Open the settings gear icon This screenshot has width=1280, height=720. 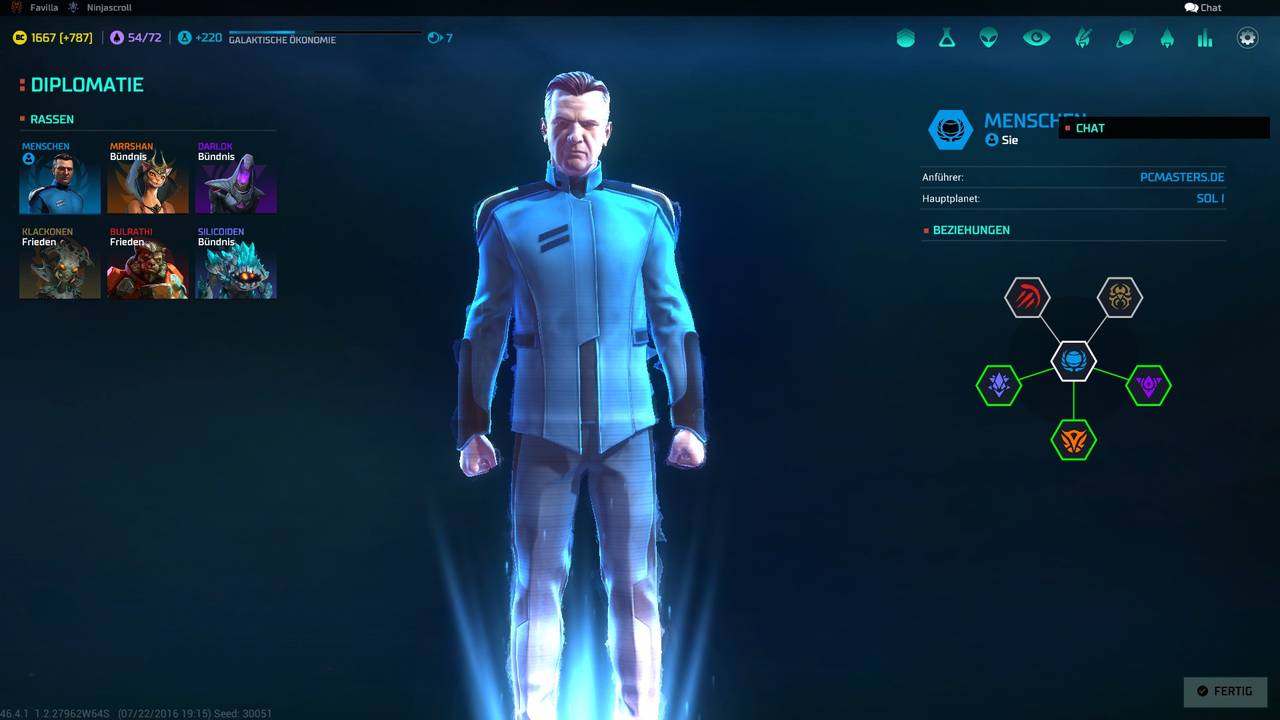coord(1247,38)
